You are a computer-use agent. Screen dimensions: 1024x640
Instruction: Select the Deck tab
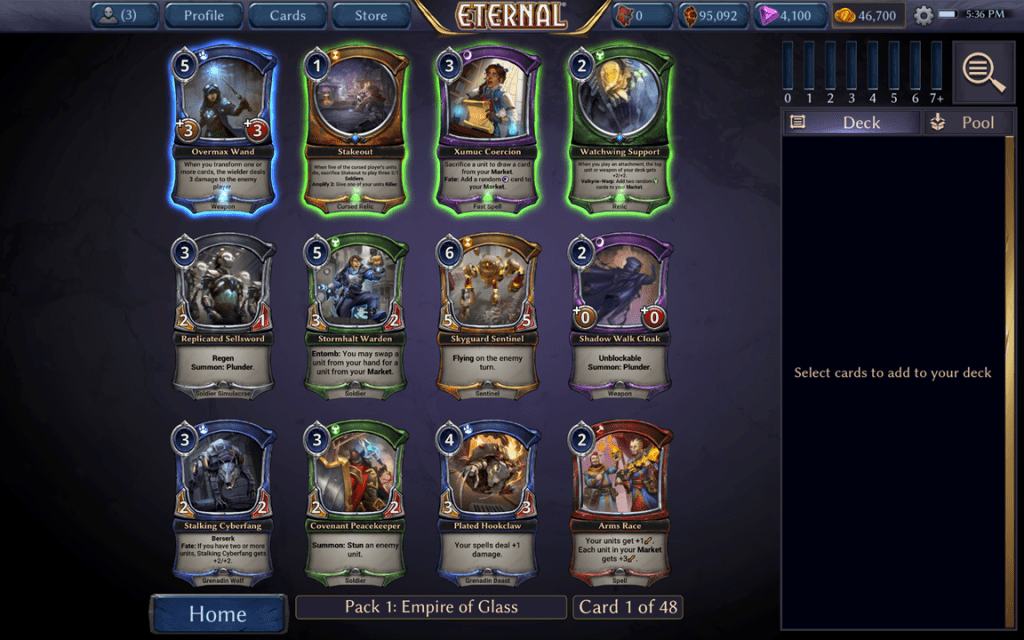[851, 122]
